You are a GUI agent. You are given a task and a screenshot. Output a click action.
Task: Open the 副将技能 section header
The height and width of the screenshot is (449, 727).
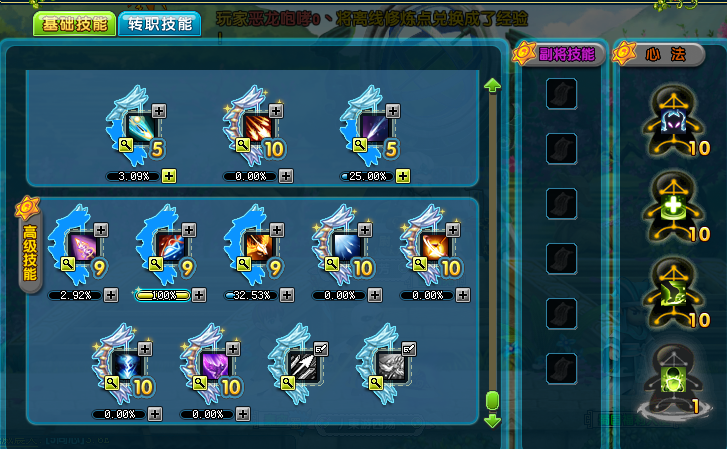coord(559,54)
